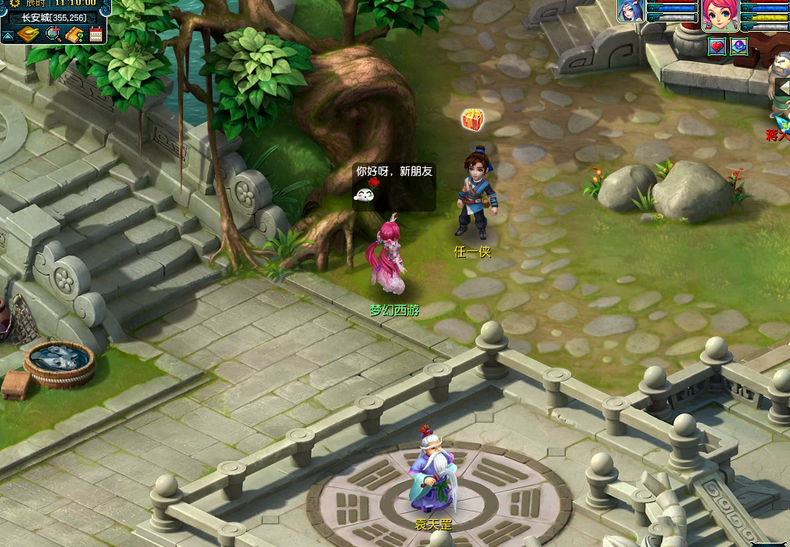Viewport: 790px width, 547px height.
Task: Click the purple orb buff icon
Action: pos(739,46)
